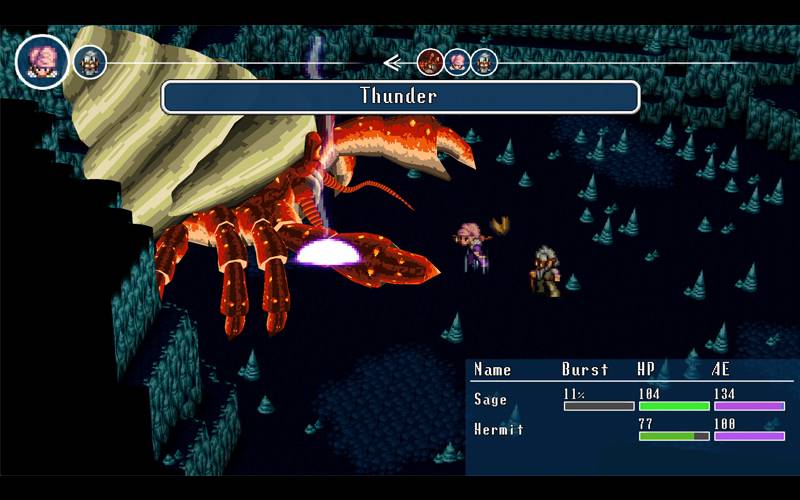Click the Thunder skill name banner
Viewport: 800px width, 500px height.
[400, 97]
